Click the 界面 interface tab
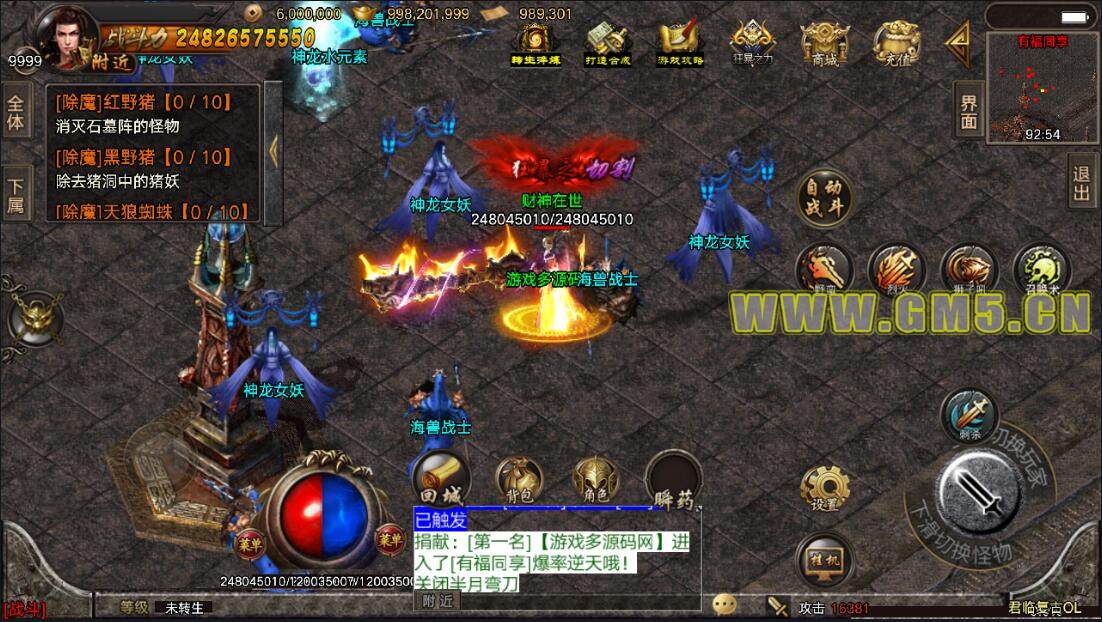This screenshot has height=622, width=1102. pyautogui.click(x=968, y=111)
